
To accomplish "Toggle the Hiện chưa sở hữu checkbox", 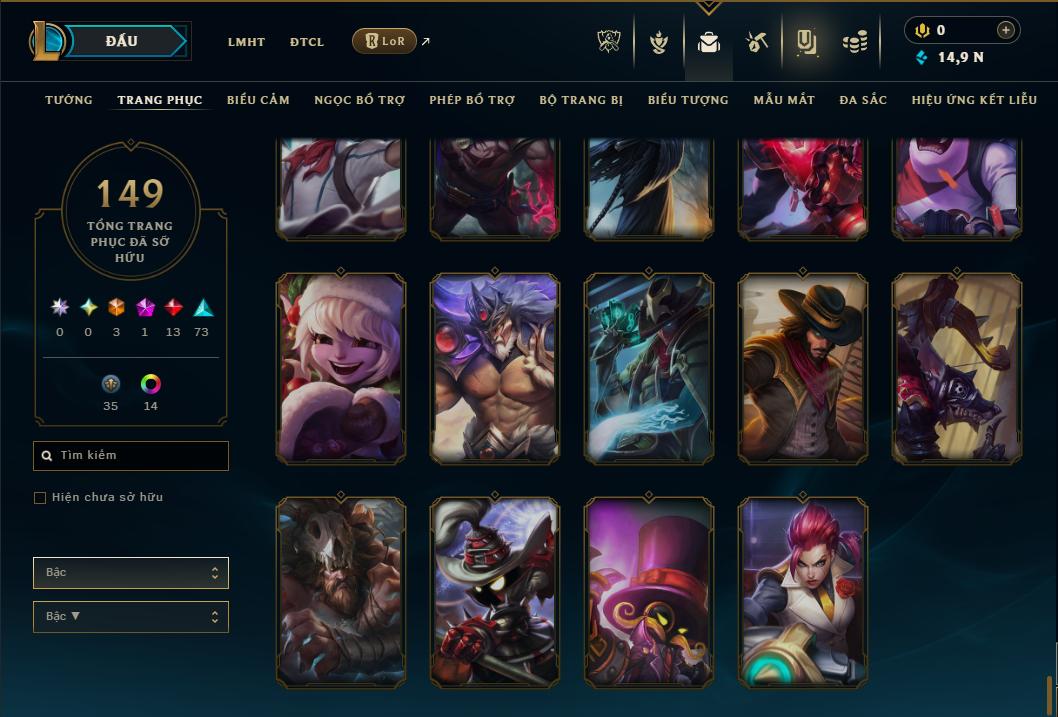I will coord(40,498).
